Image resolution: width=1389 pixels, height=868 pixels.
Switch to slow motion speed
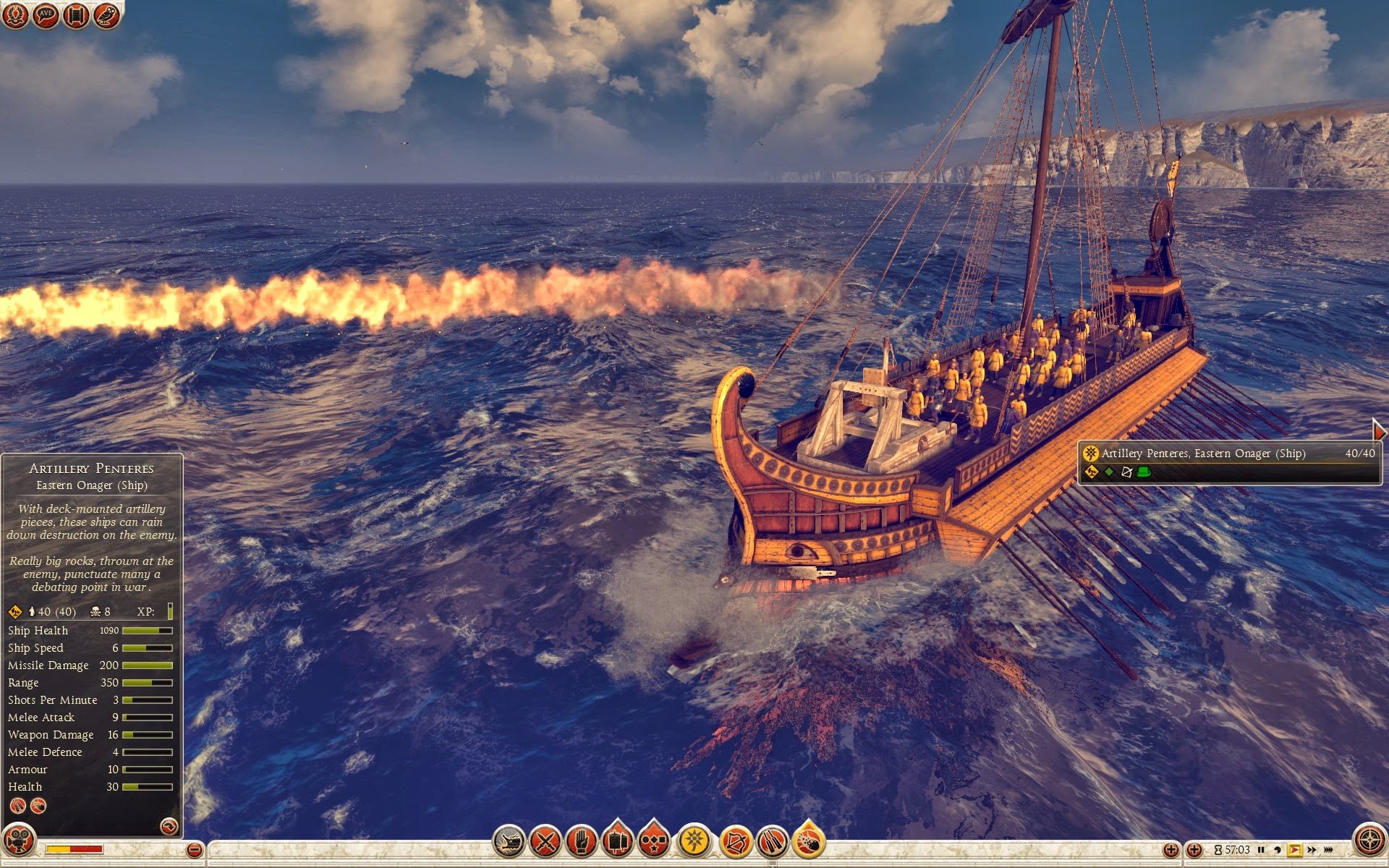(1278, 850)
